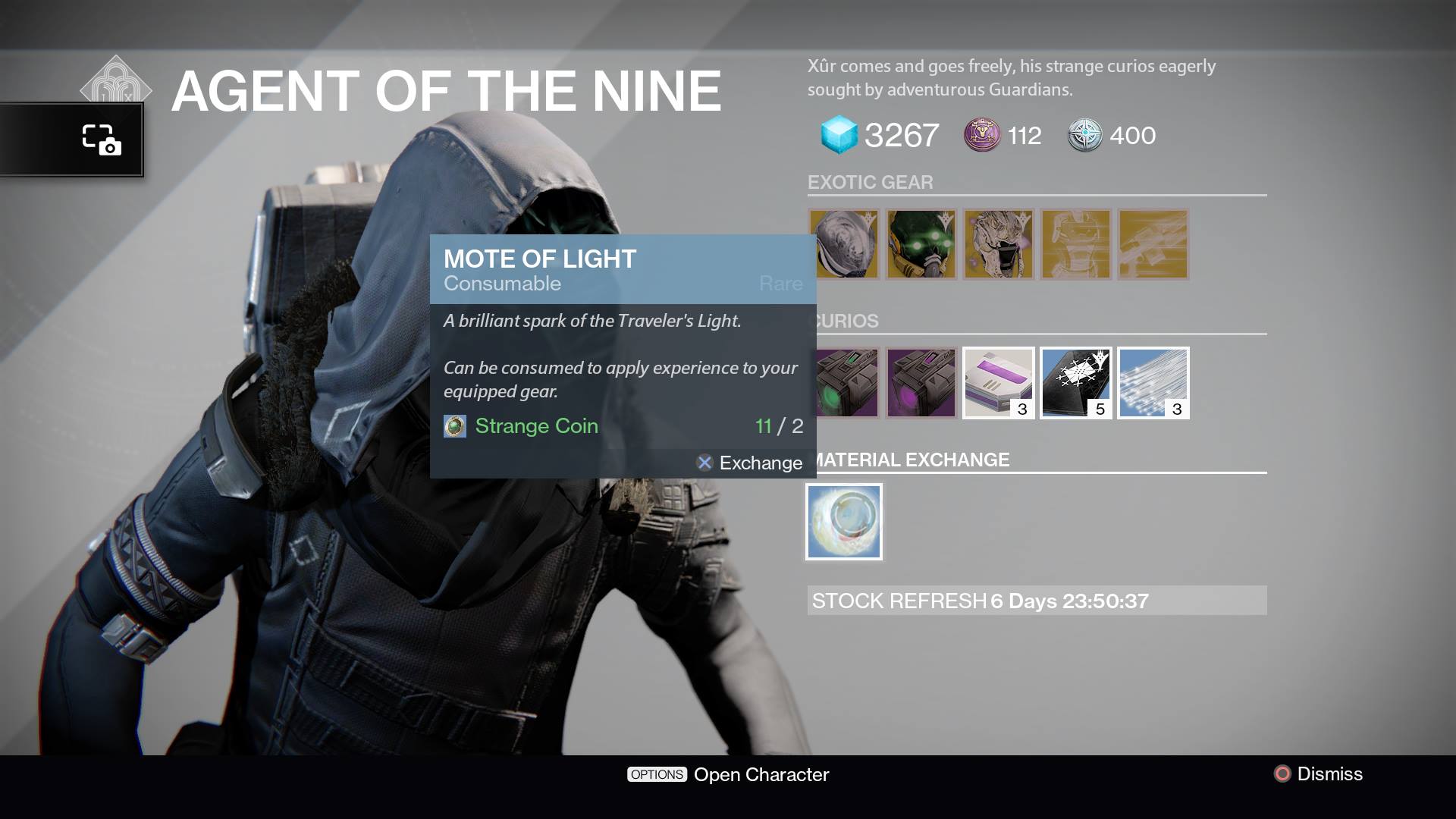The width and height of the screenshot is (1456, 819).
Task: Select the black curio item with quantity 5
Action: 1076,383
